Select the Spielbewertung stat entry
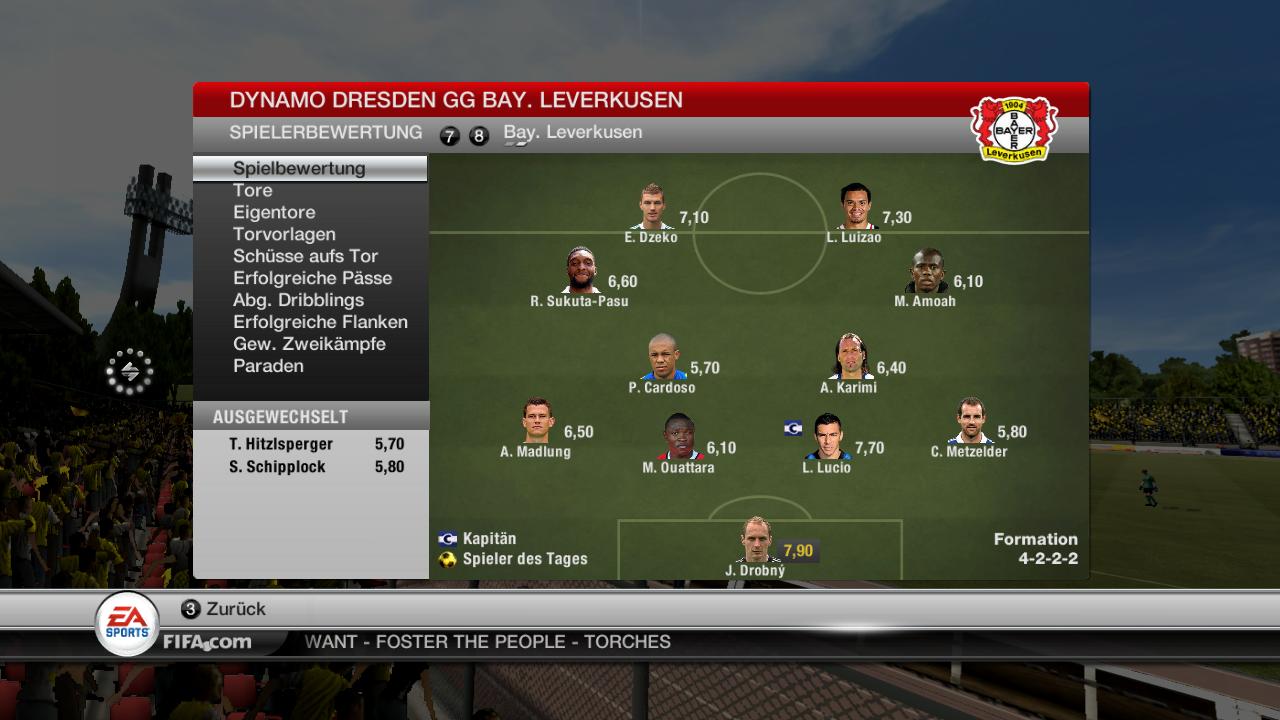This screenshot has width=1280, height=720. point(299,168)
